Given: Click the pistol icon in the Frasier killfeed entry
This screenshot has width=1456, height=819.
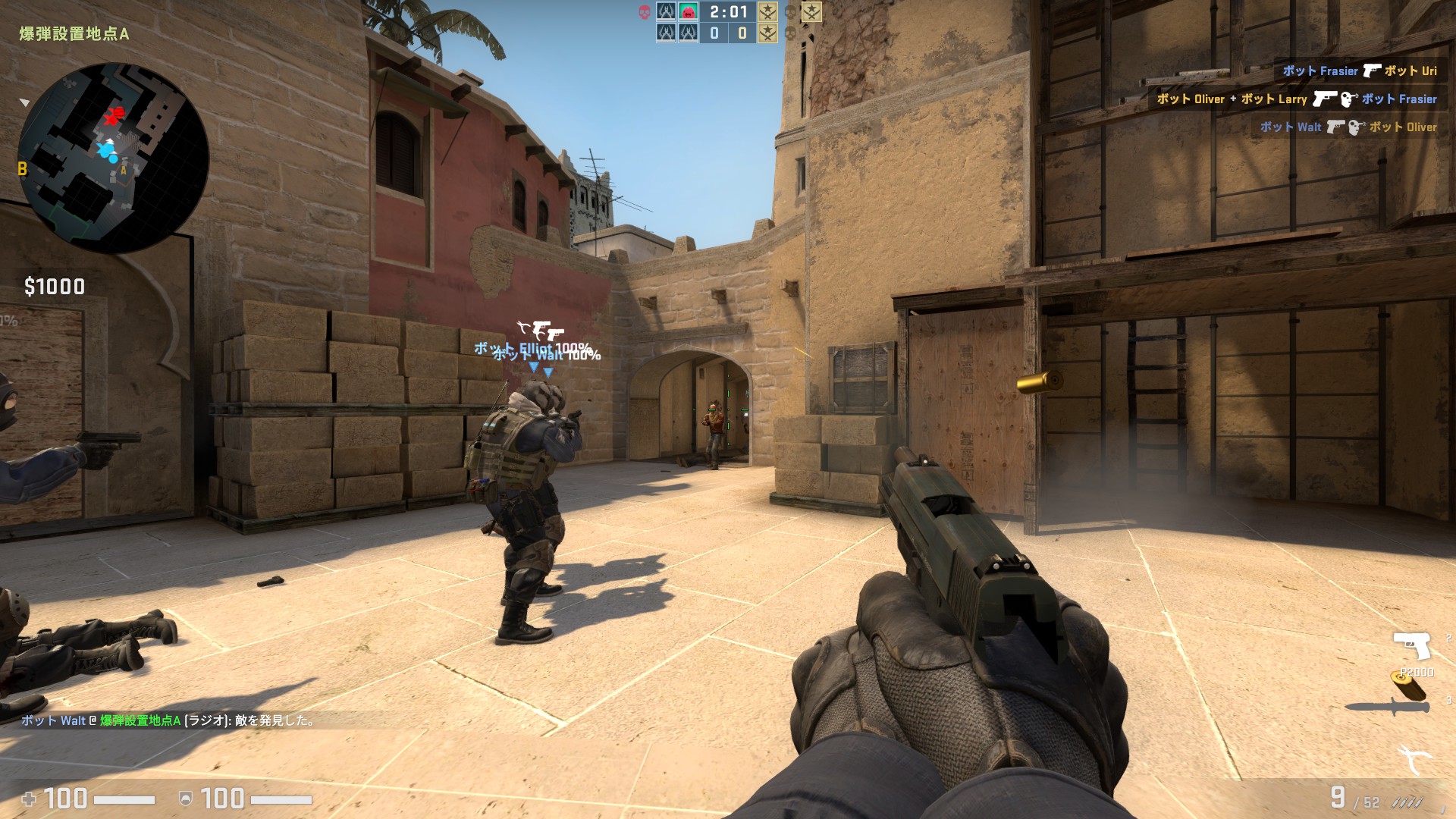Looking at the screenshot, I should pyautogui.click(x=1372, y=70).
